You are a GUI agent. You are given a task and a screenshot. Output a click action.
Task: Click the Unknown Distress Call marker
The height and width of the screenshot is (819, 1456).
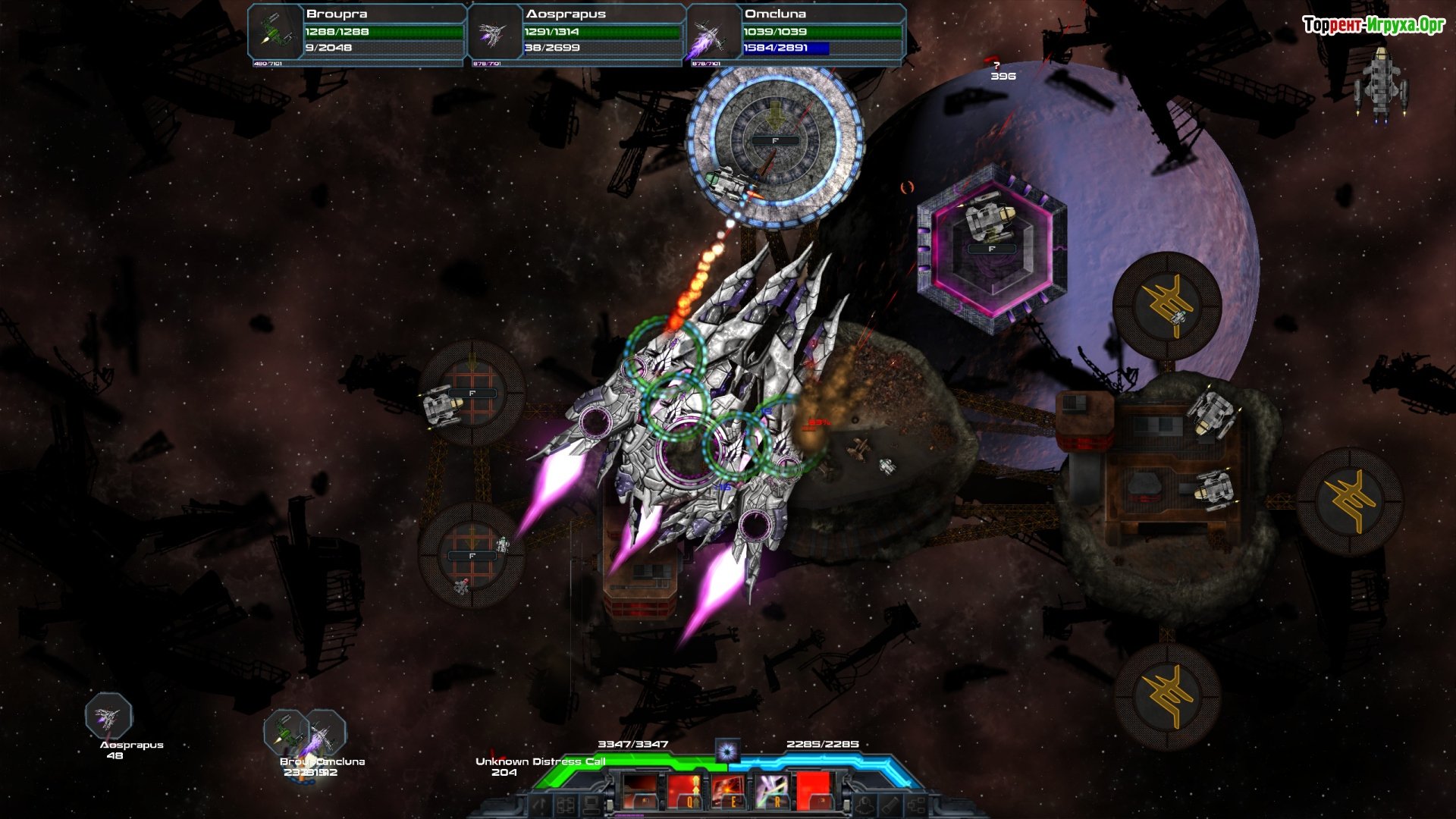(539, 761)
